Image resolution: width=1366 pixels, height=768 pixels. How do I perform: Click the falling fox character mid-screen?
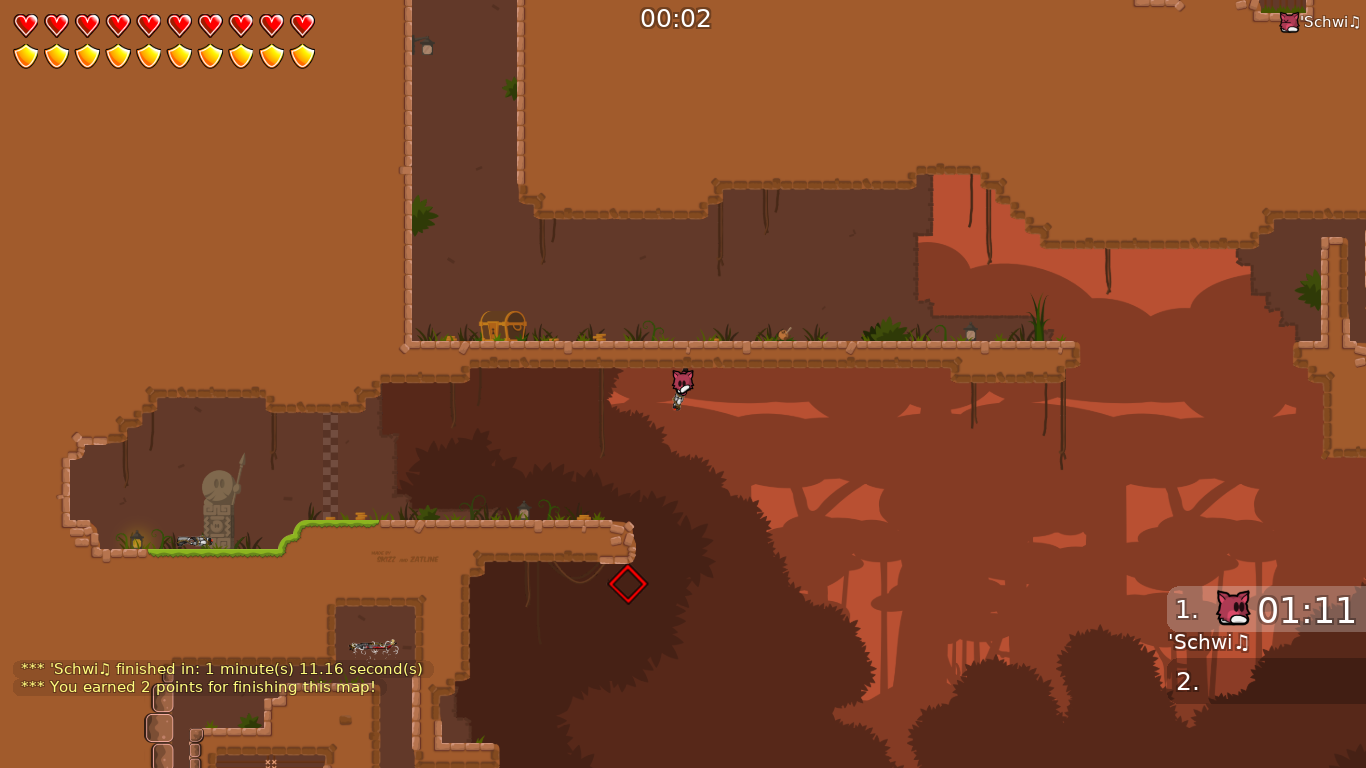tap(680, 387)
